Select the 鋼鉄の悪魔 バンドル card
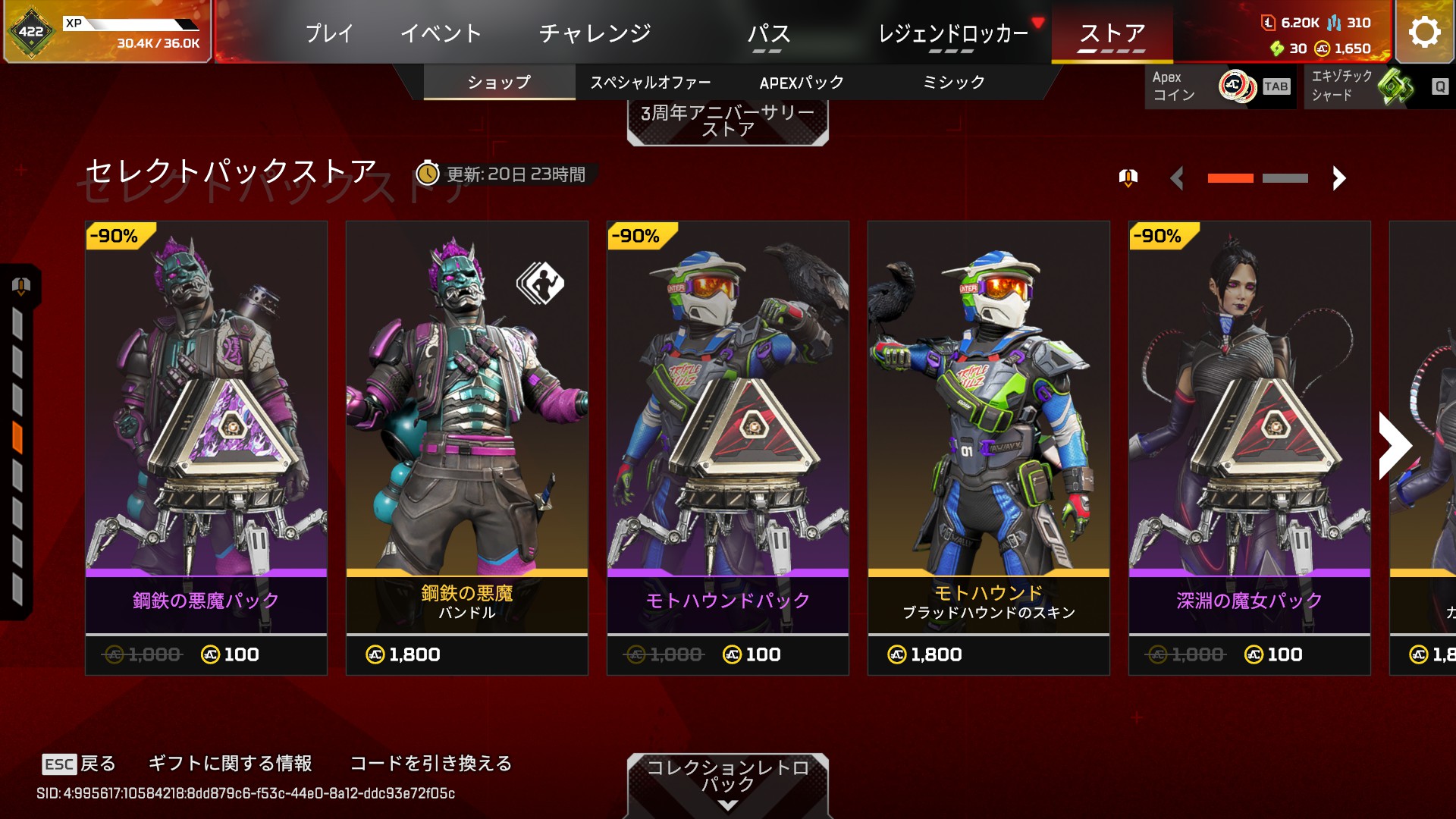This screenshot has height=819, width=1456. click(x=467, y=447)
